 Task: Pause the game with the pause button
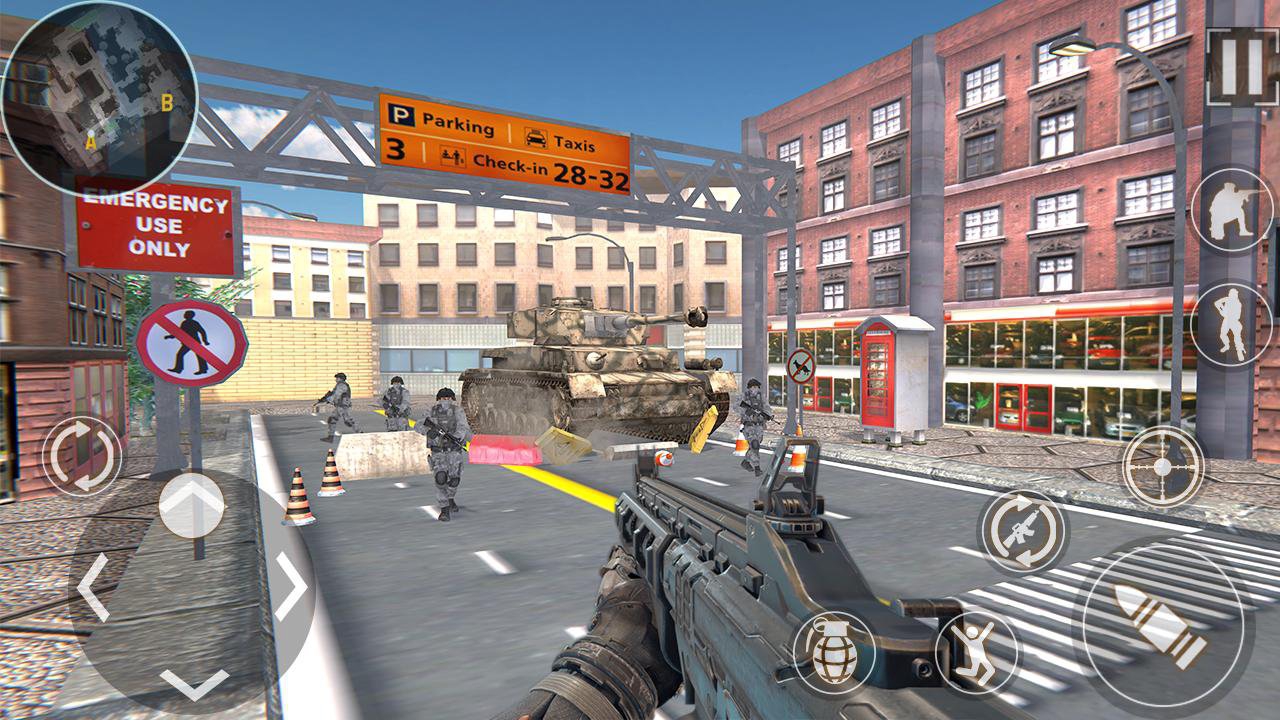pos(1241,66)
